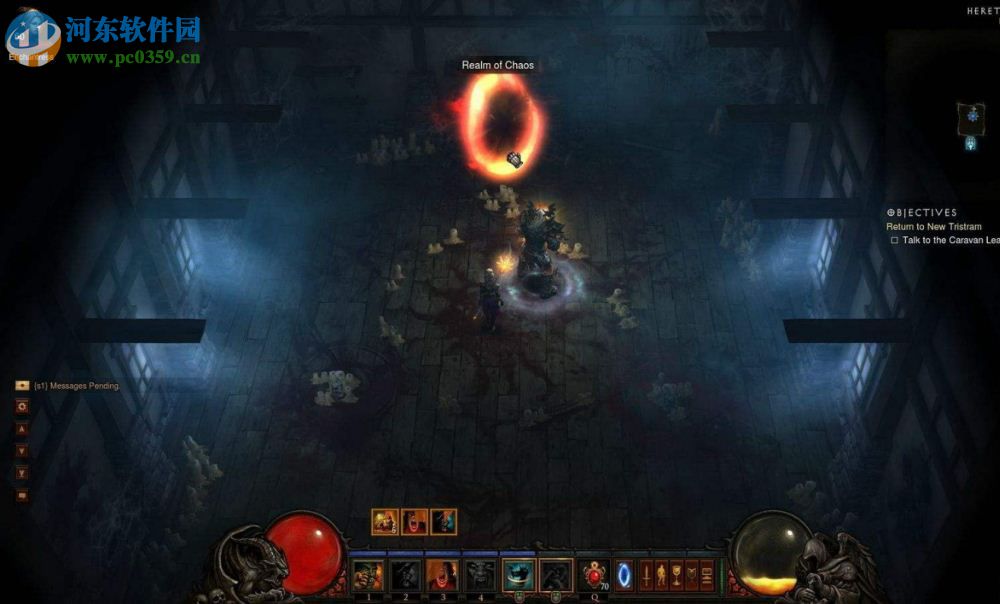
Task: Jump chat to bottom with the barred arrow
Action: 22,473
